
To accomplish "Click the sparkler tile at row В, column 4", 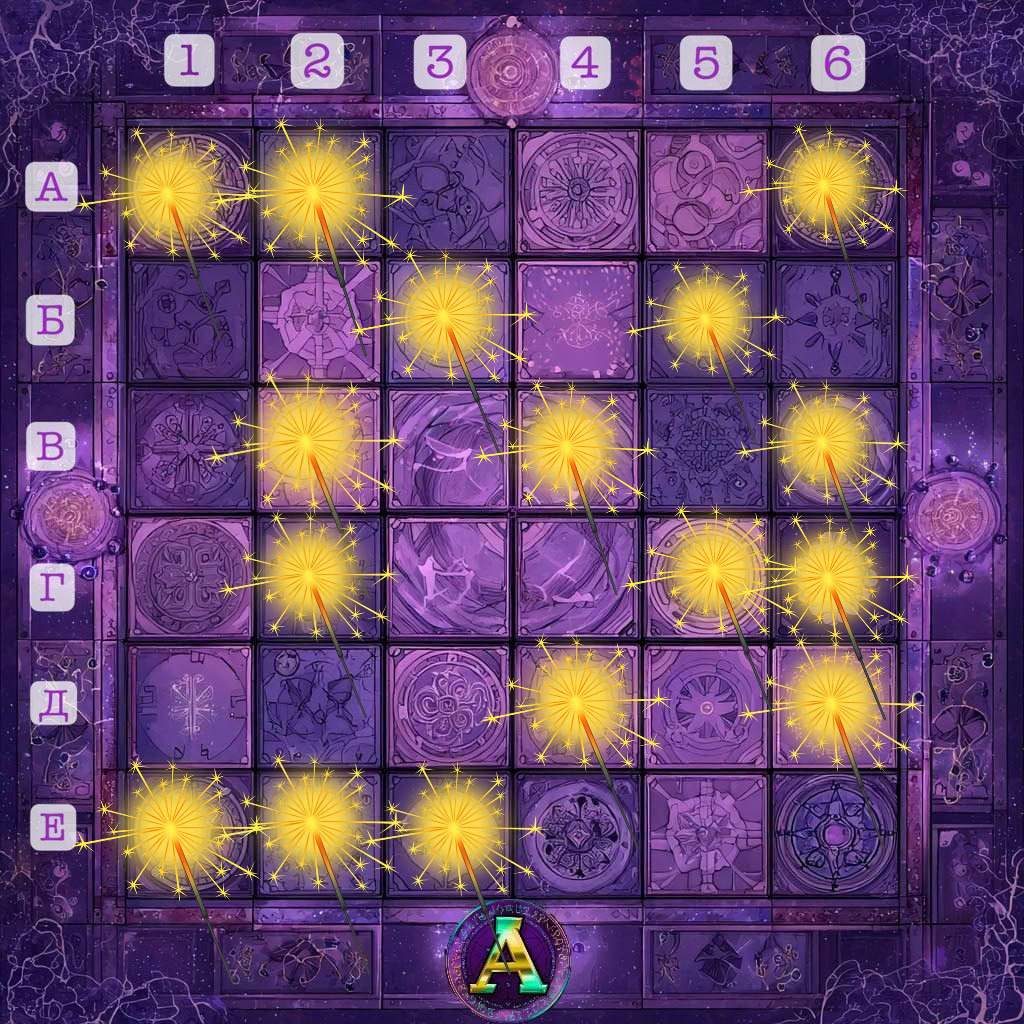I will tap(576, 446).
